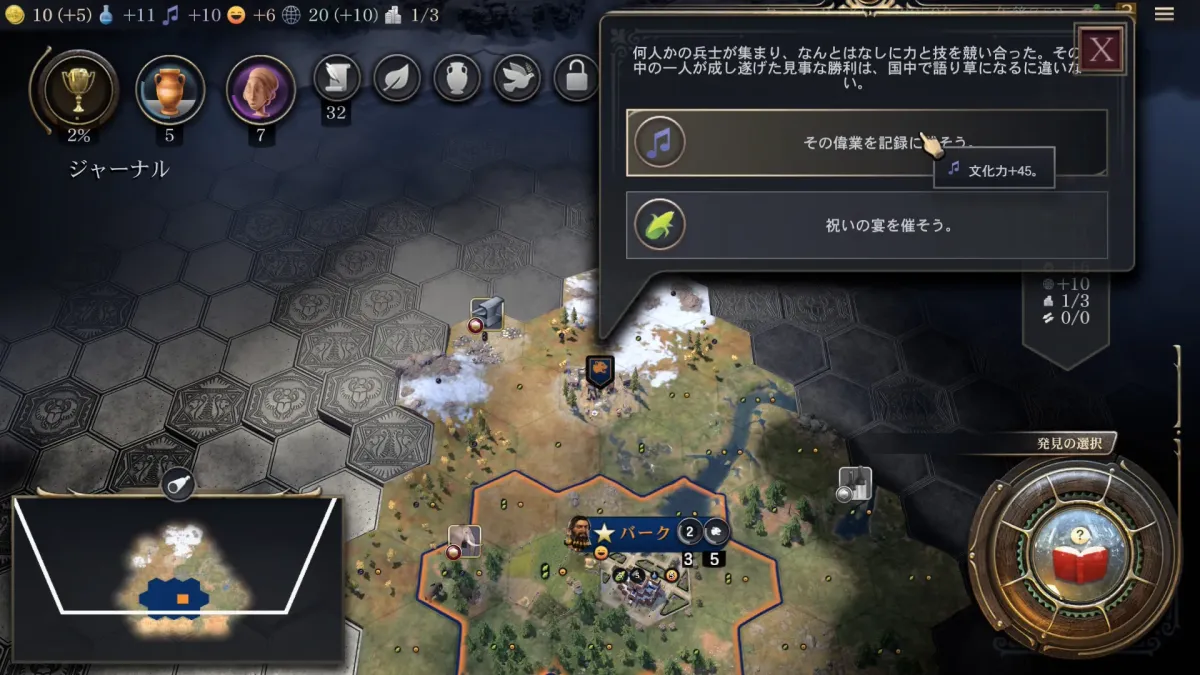Open the urn great works icon
This screenshot has width=1200, height=675.
point(457,77)
